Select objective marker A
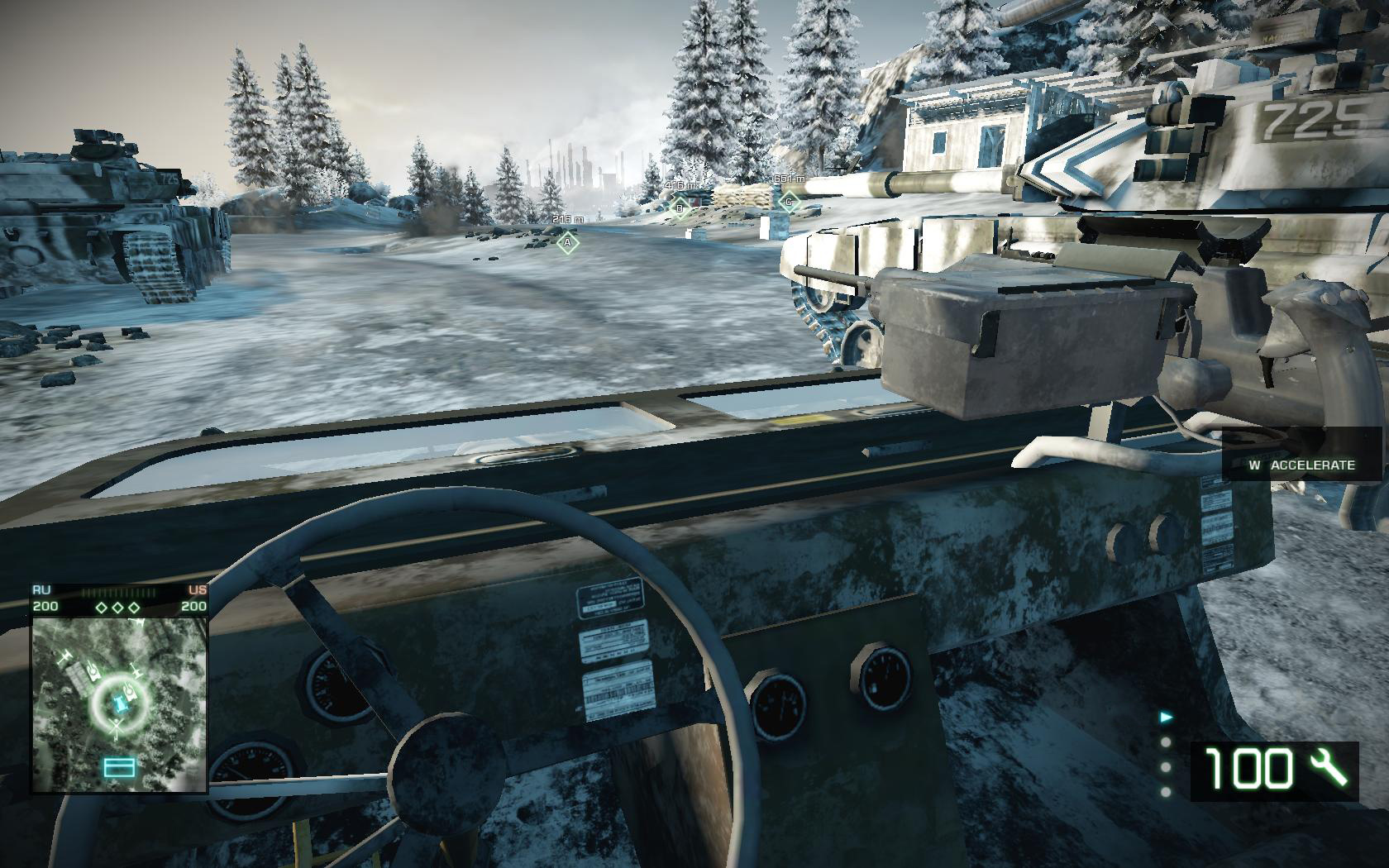Viewport: 1389px width, 868px height. click(566, 242)
